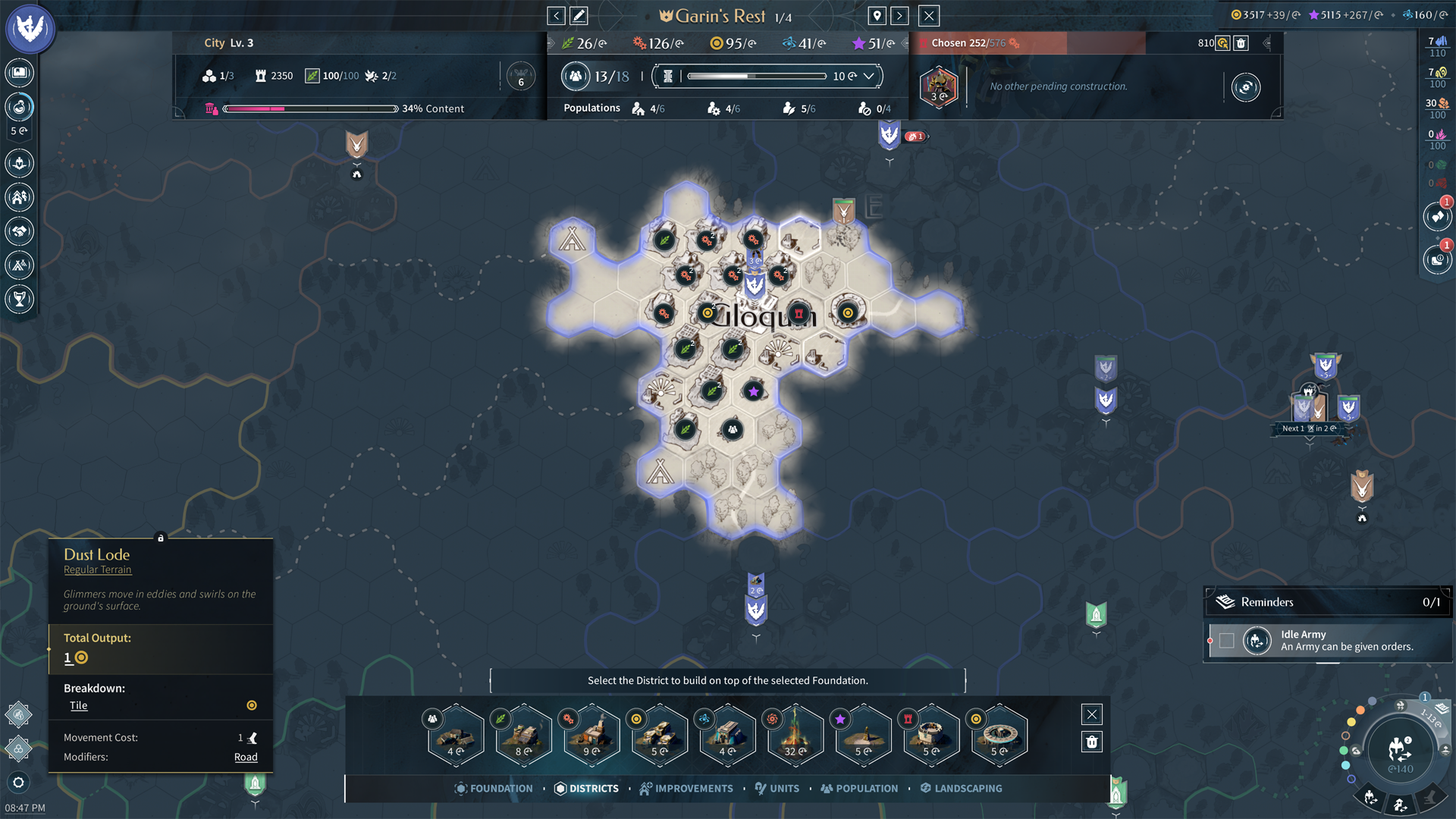Open the diplomacy handshake icon
Screen dimensions: 1456x819
click(20, 231)
